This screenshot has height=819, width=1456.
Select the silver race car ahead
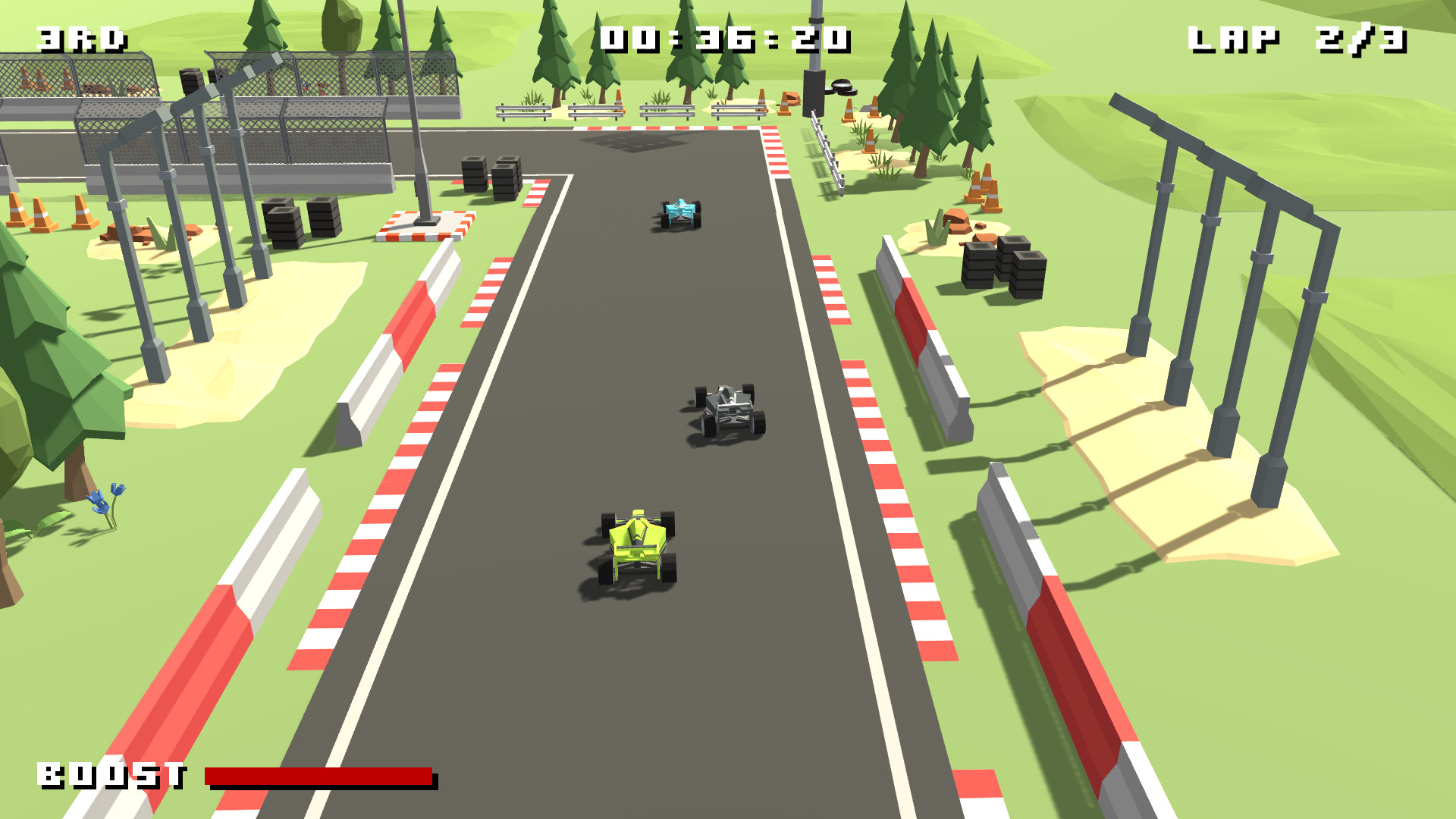tap(726, 409)
